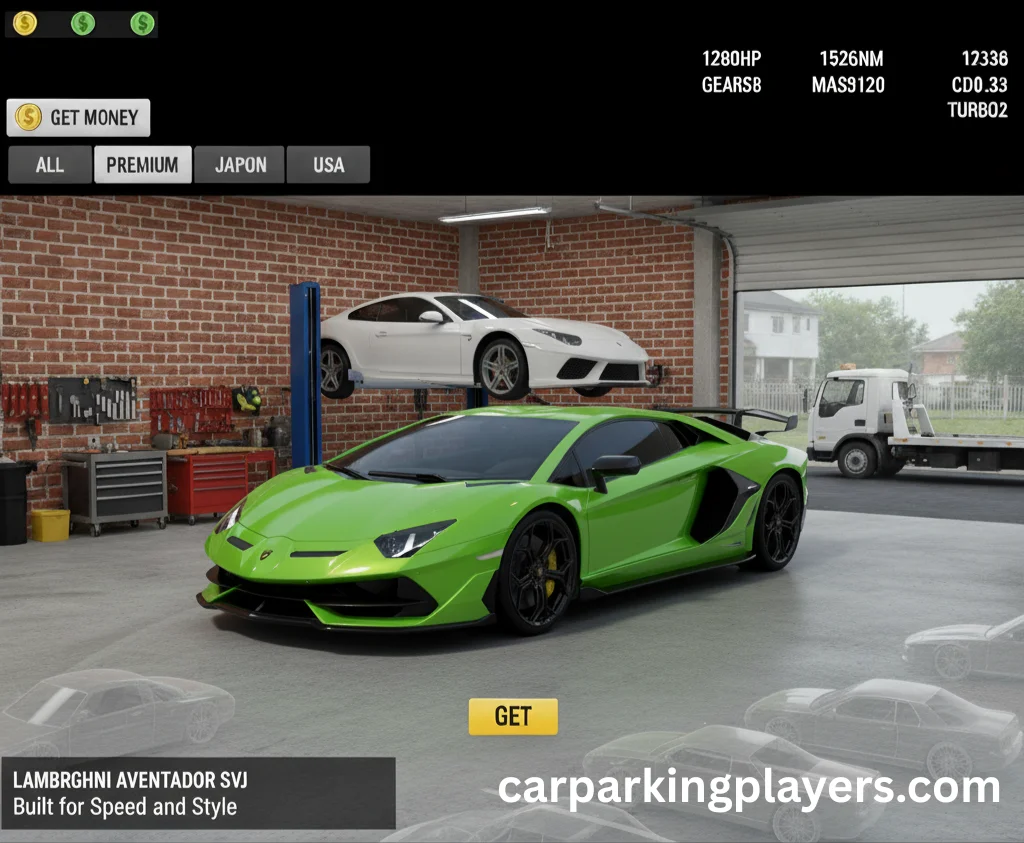Viewport: 1024px width, 843px height.
Task: Select the PREMIUM category tab
Action: point(142,165)
